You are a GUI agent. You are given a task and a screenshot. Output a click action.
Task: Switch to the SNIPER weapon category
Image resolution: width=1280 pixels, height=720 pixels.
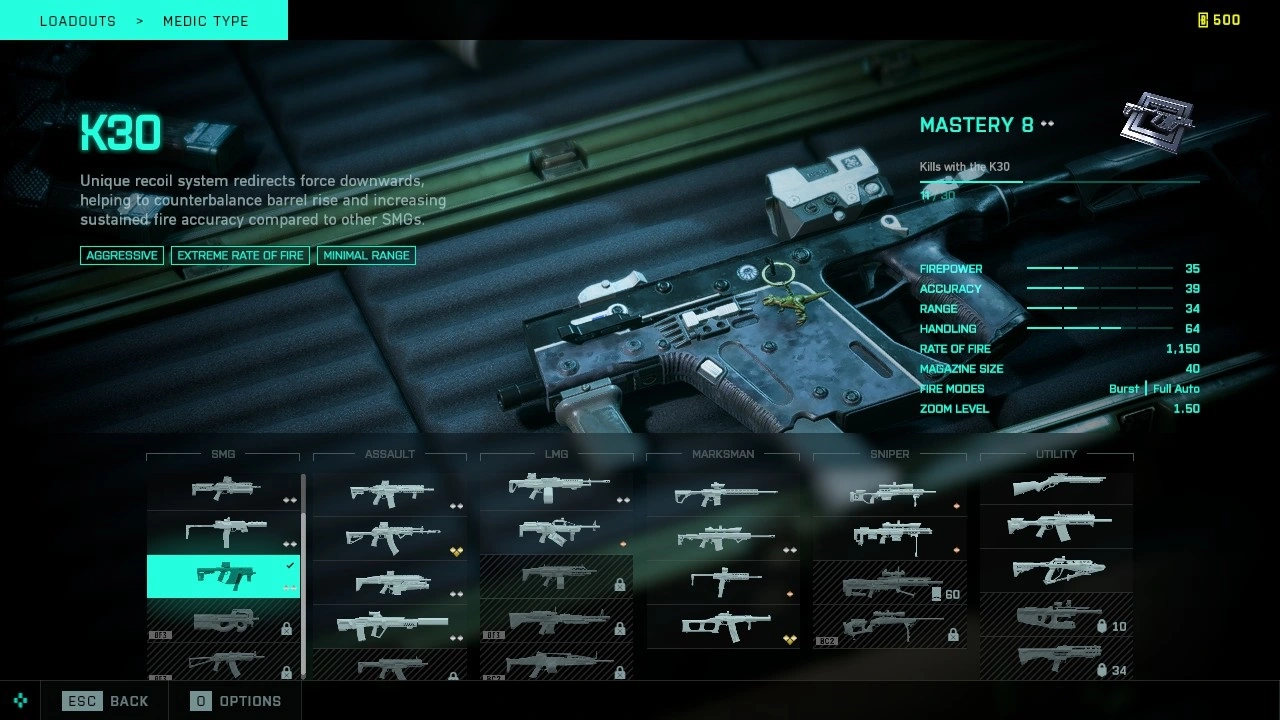tap(888, 454)
